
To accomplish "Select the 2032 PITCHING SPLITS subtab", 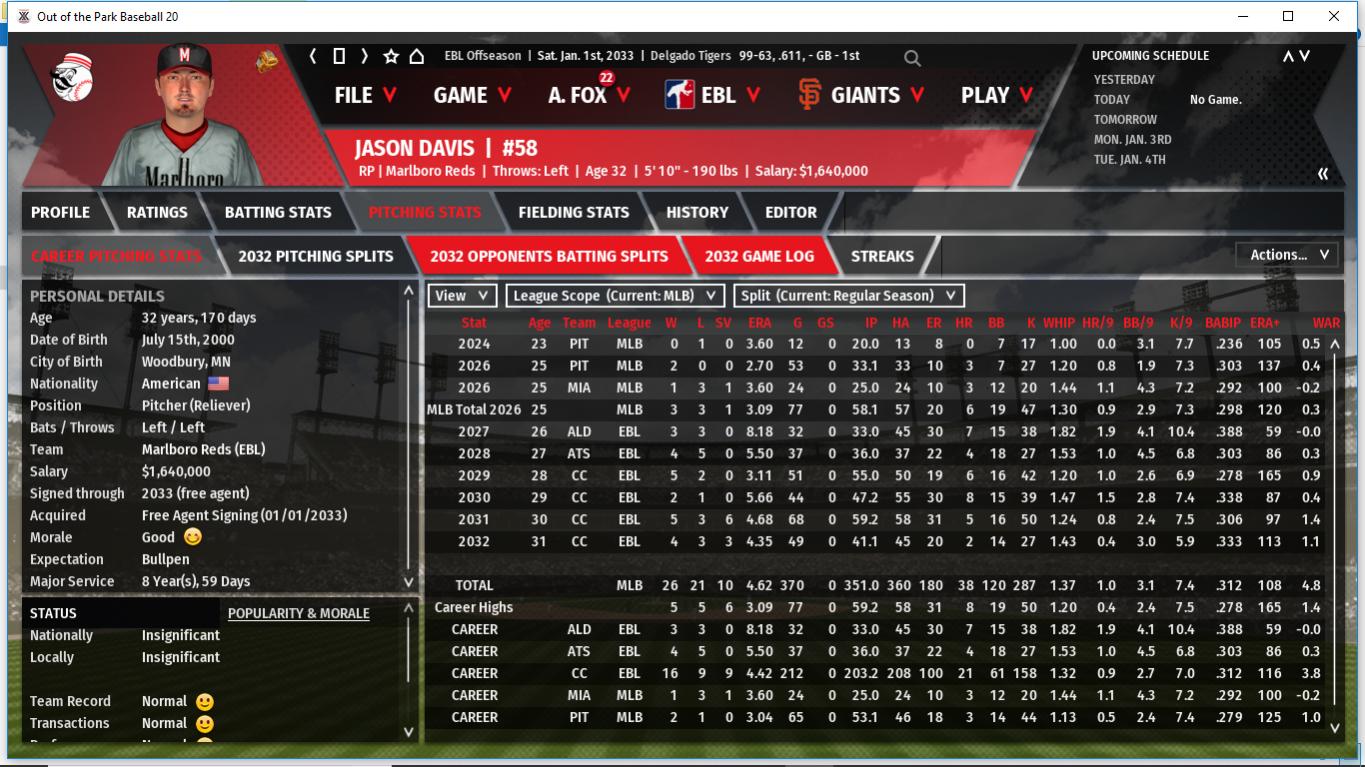I will coord(315,256).
